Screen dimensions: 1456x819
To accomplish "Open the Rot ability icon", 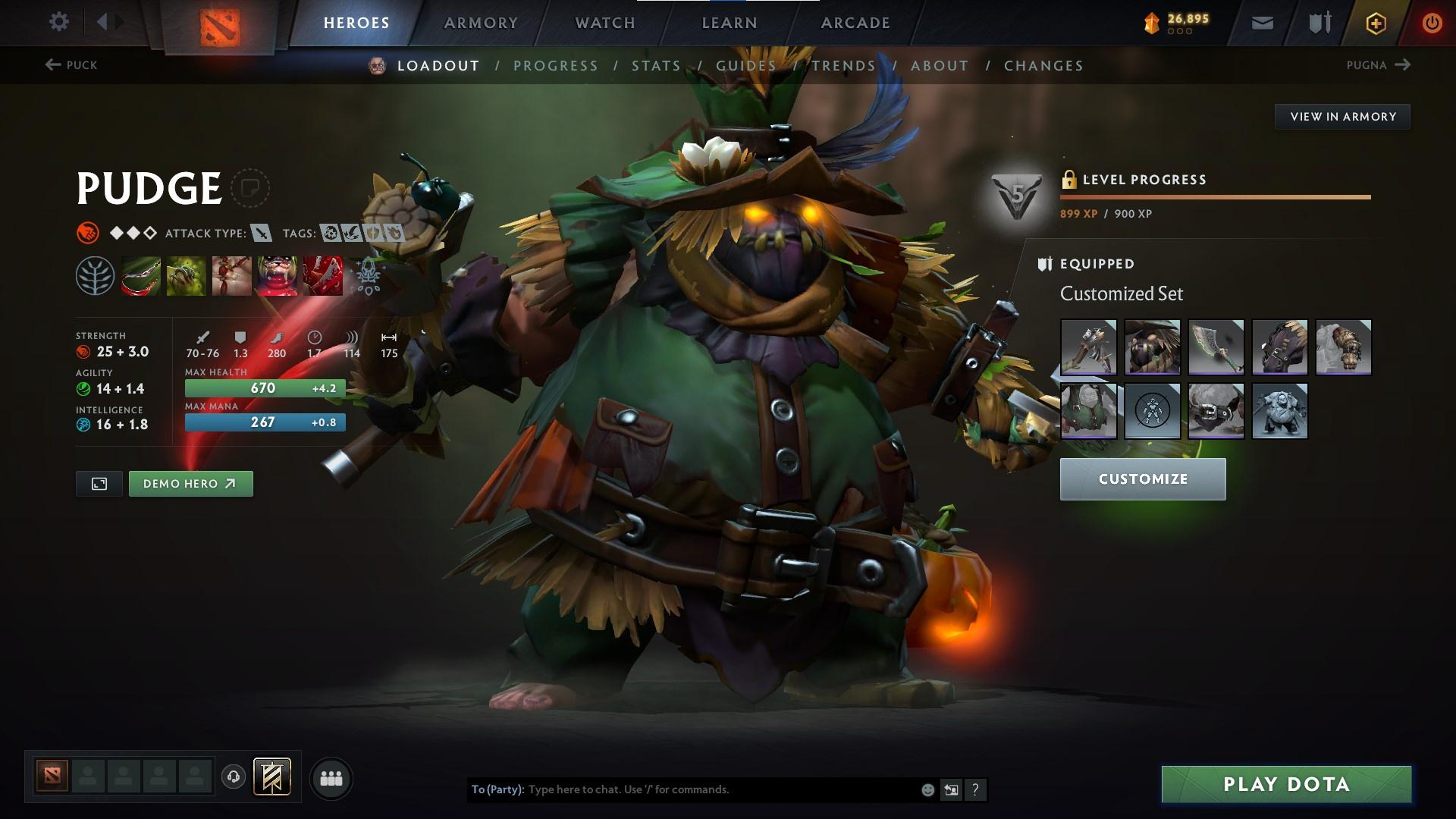I will coord(186,275).
